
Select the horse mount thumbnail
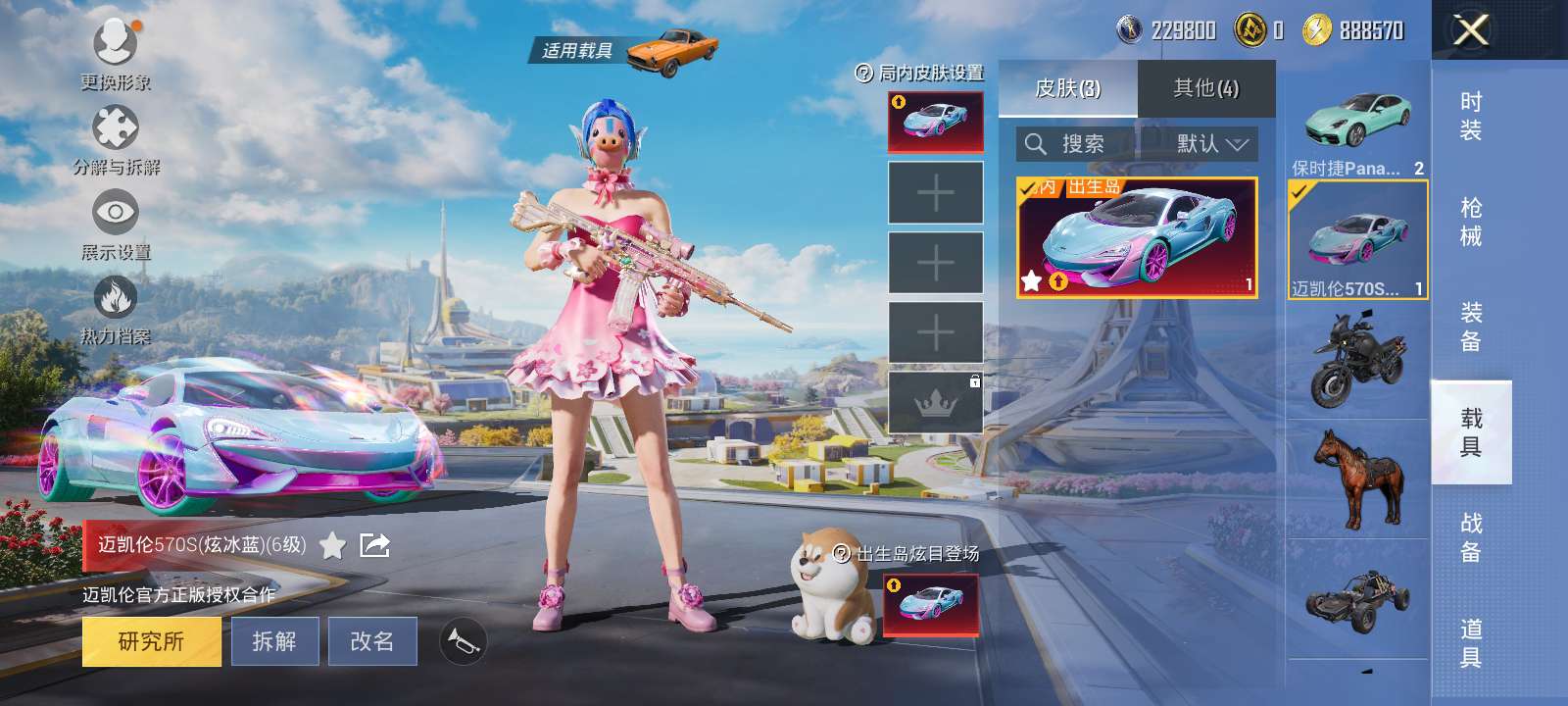[1358, 480]
